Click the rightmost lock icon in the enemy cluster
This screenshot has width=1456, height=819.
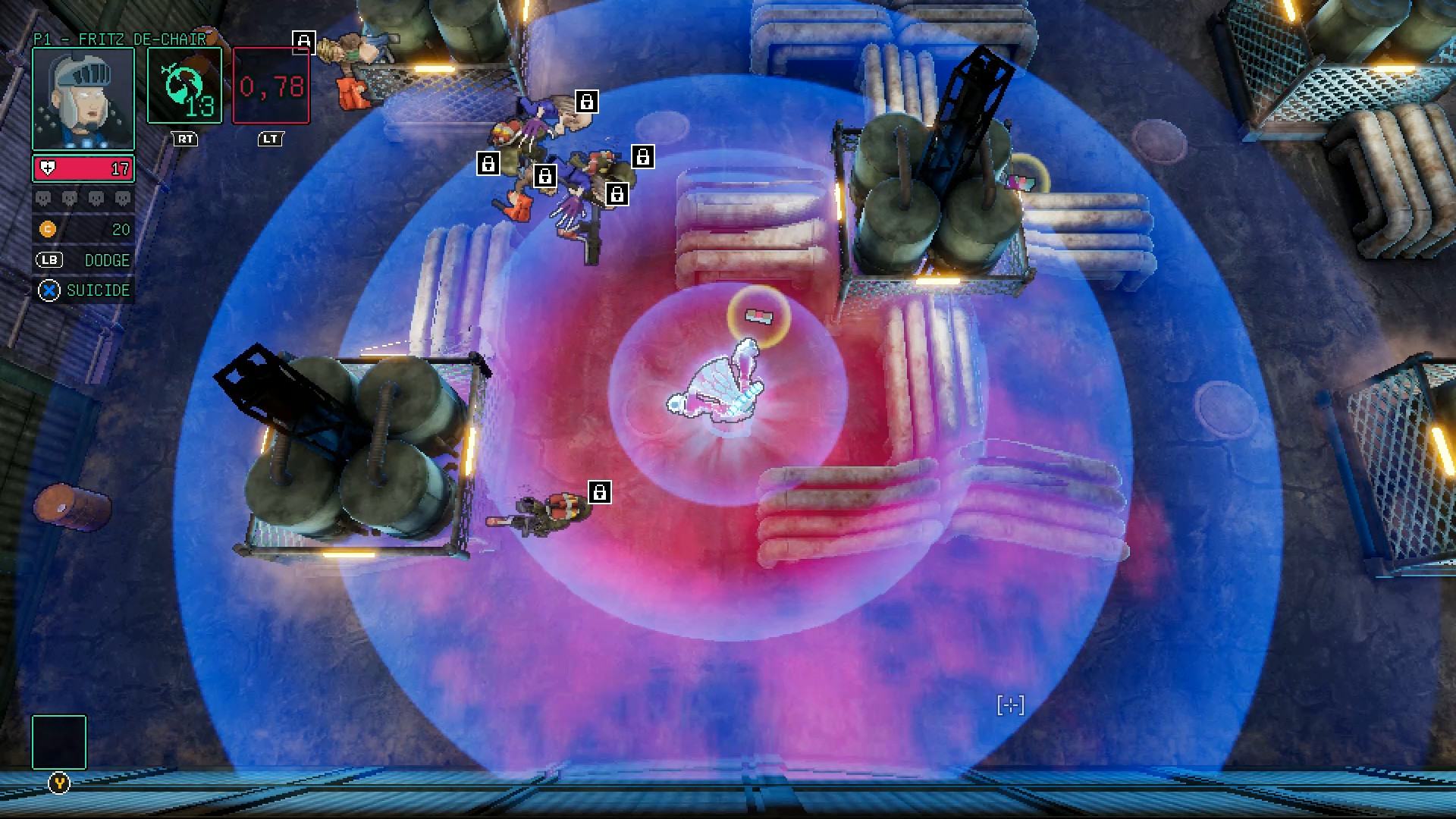click(x=645, y=158)
